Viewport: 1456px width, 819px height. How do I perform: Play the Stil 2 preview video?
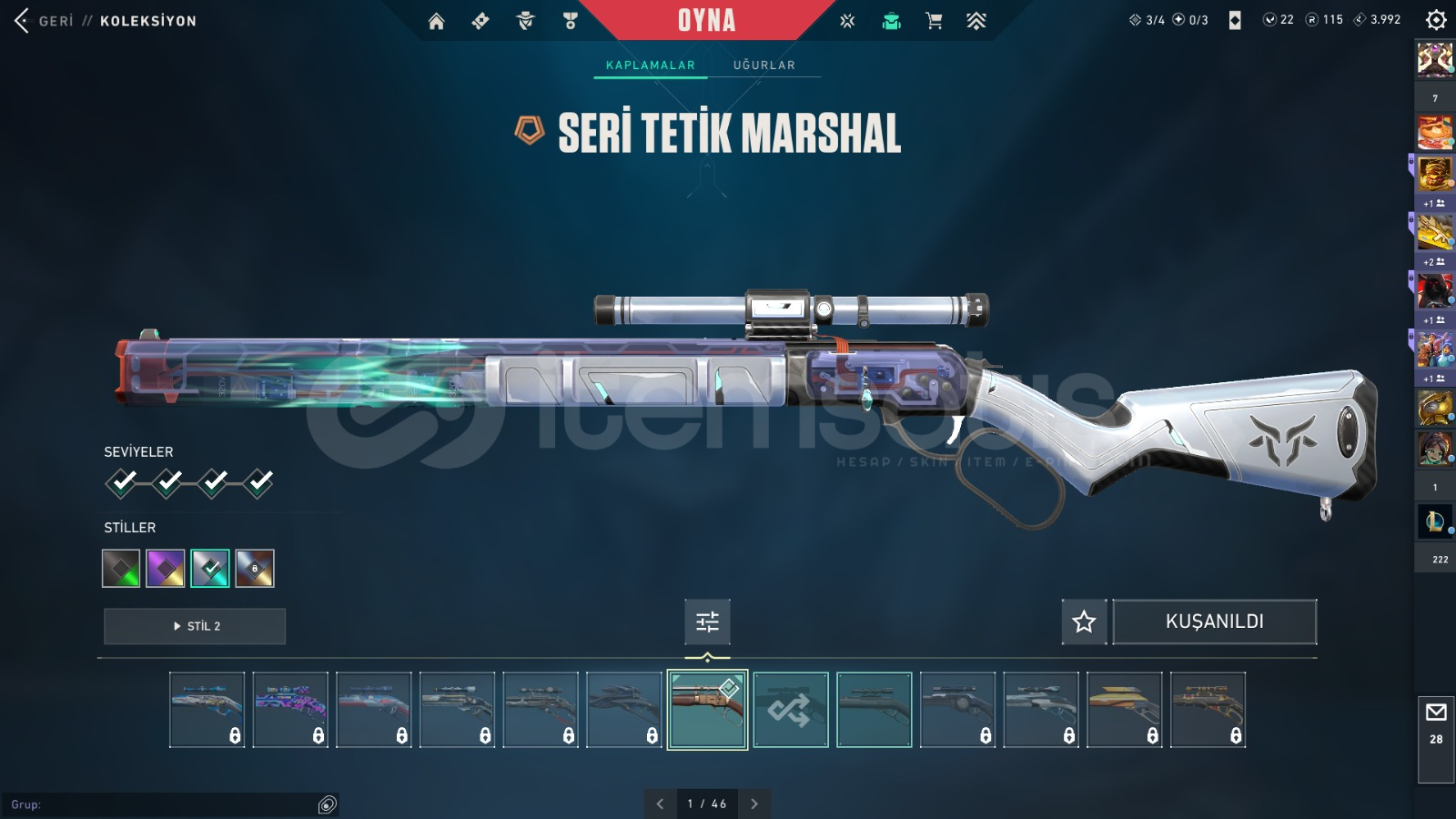[195, 626]
